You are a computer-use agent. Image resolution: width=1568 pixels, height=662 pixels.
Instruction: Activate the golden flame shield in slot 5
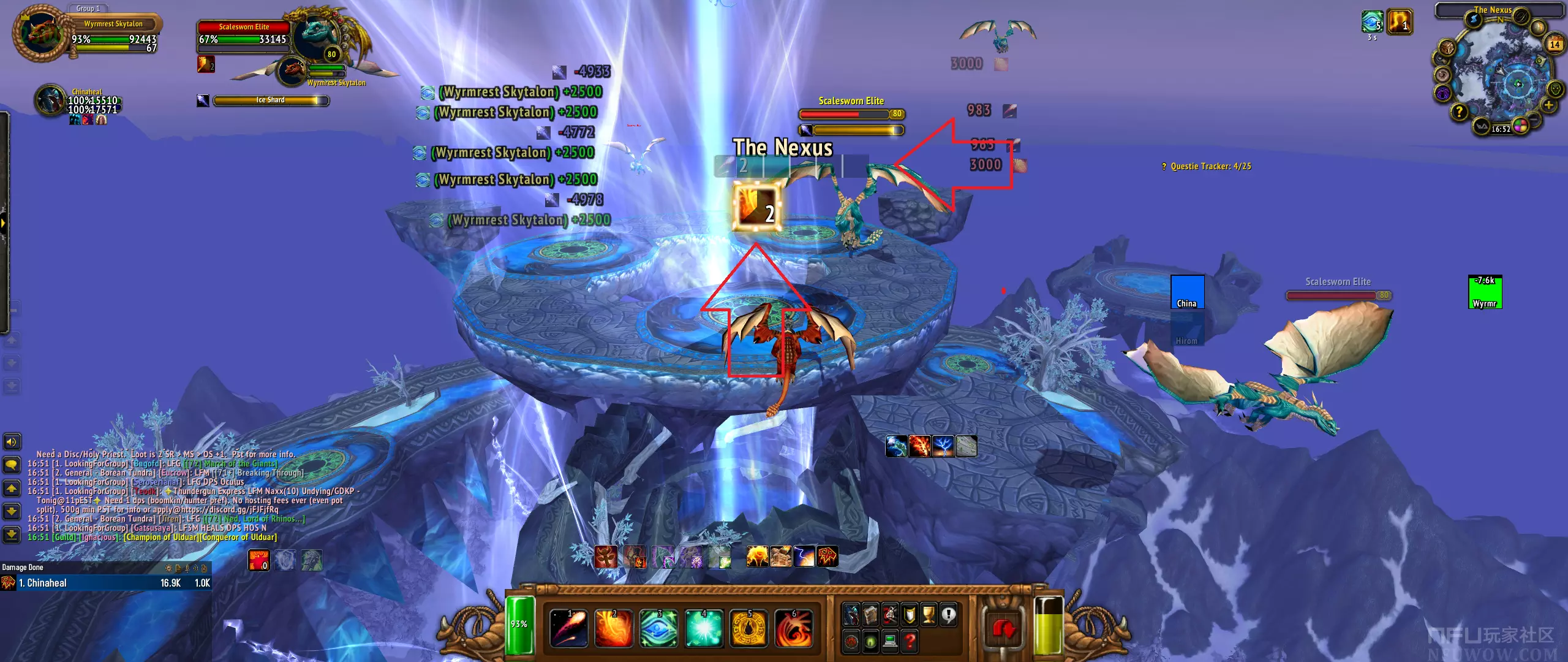748,628
